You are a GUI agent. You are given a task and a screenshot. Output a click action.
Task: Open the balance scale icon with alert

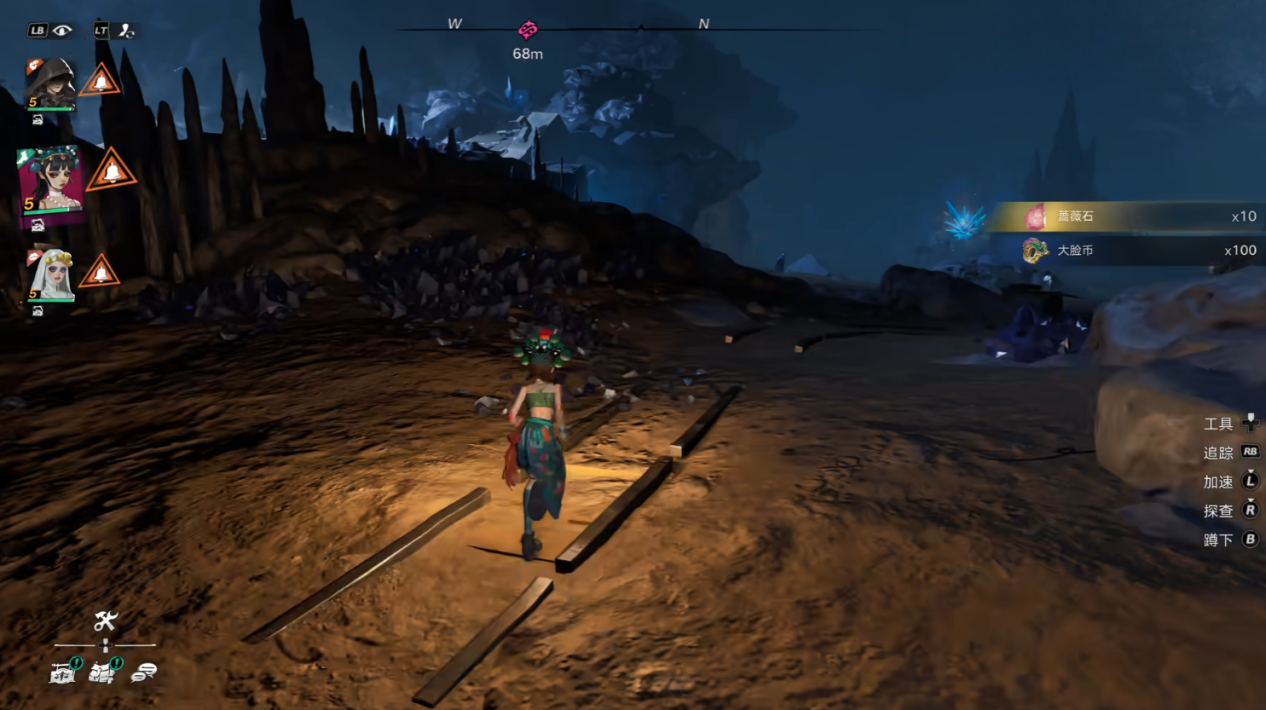(x=64, y=672)
